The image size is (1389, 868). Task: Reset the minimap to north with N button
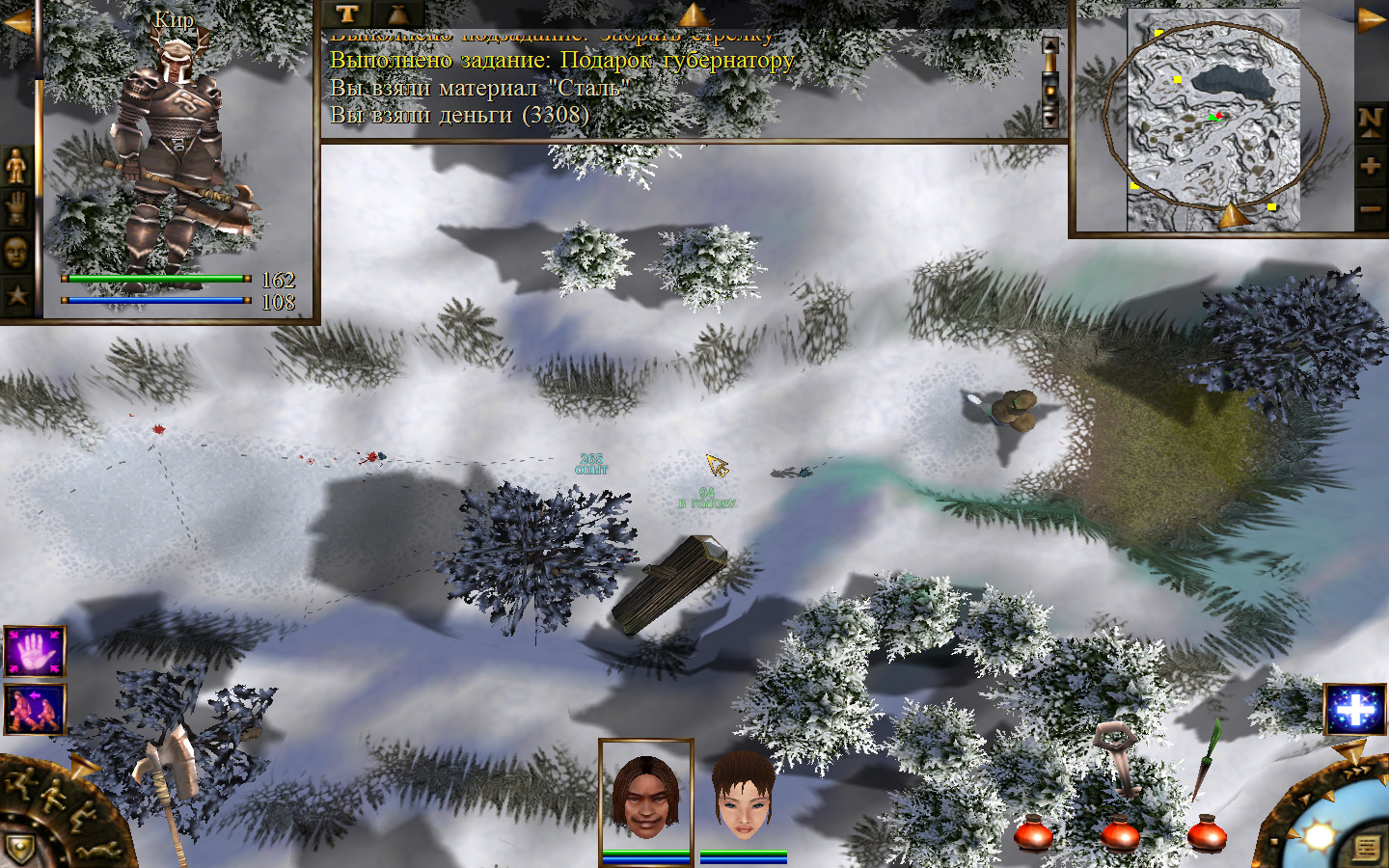1371,122
